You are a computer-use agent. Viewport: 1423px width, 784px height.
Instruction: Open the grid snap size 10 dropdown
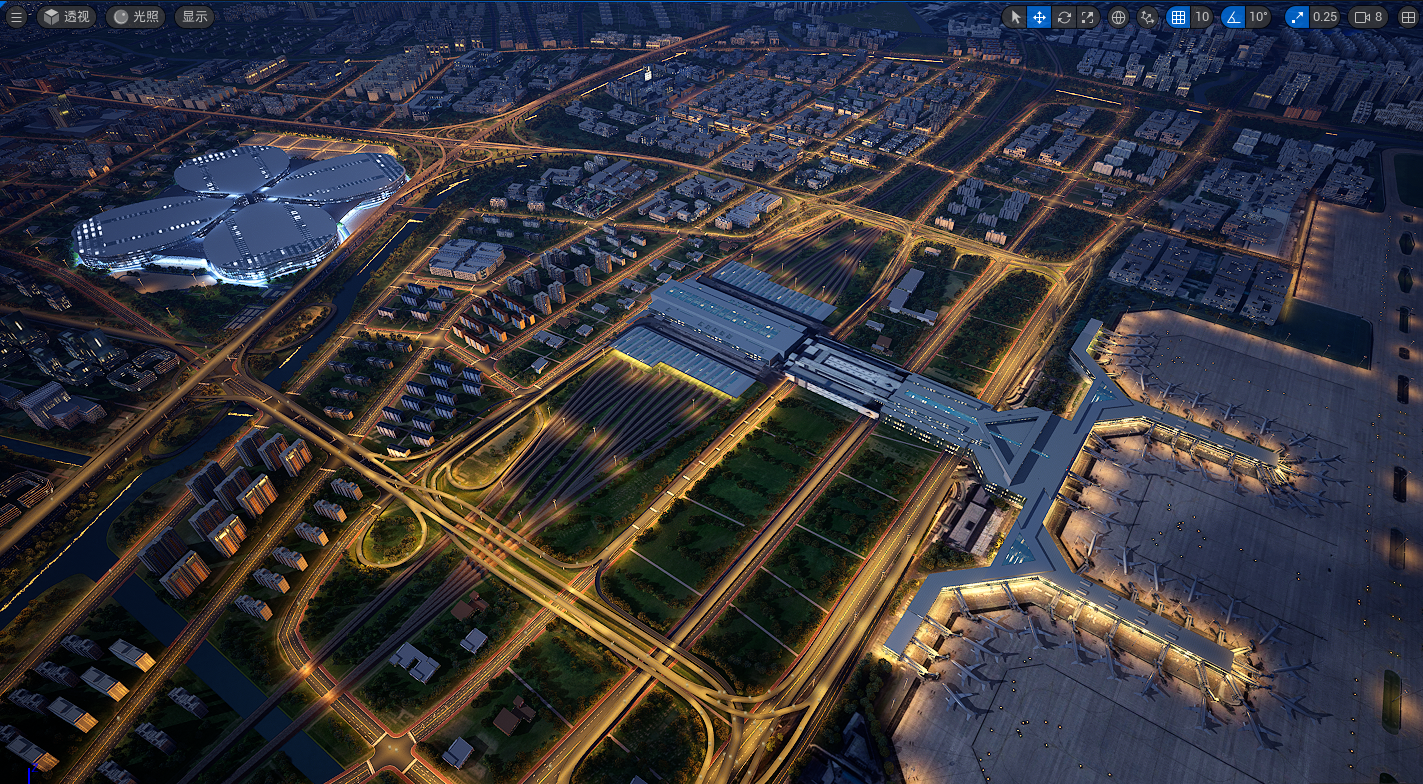tap(1202, 17)
